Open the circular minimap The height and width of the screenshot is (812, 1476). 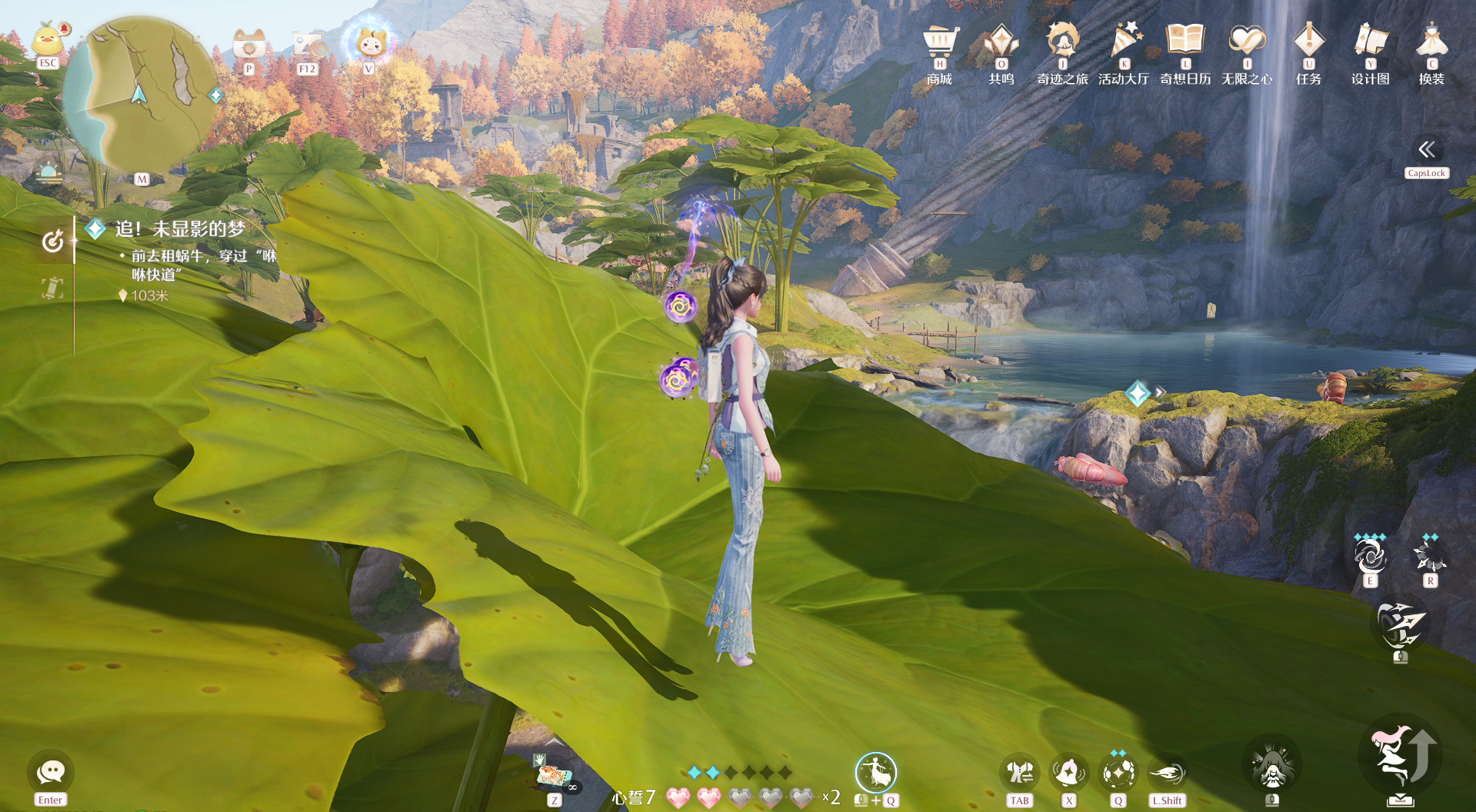tap(140, 95)
